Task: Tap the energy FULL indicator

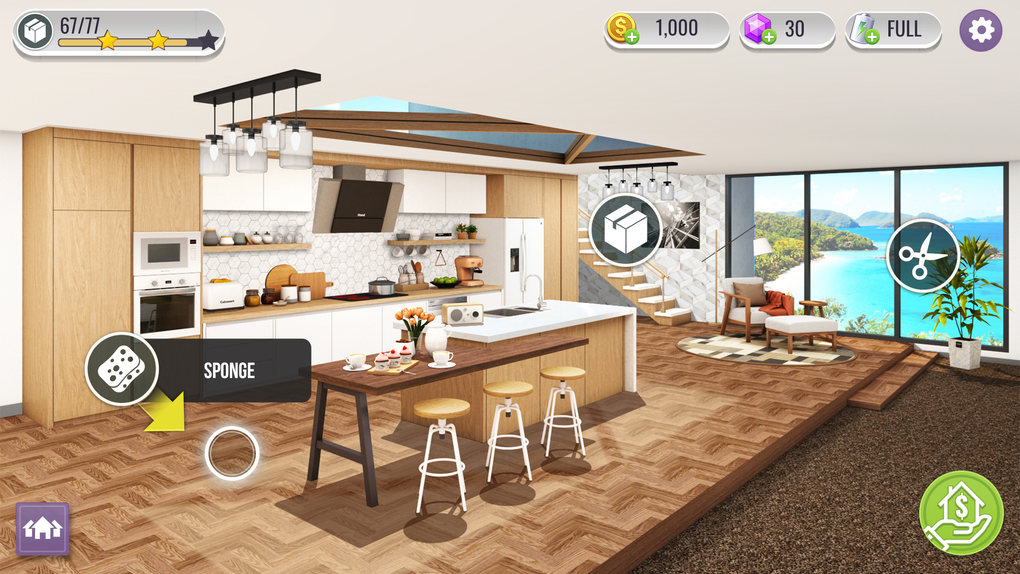Action: point(893,30)
